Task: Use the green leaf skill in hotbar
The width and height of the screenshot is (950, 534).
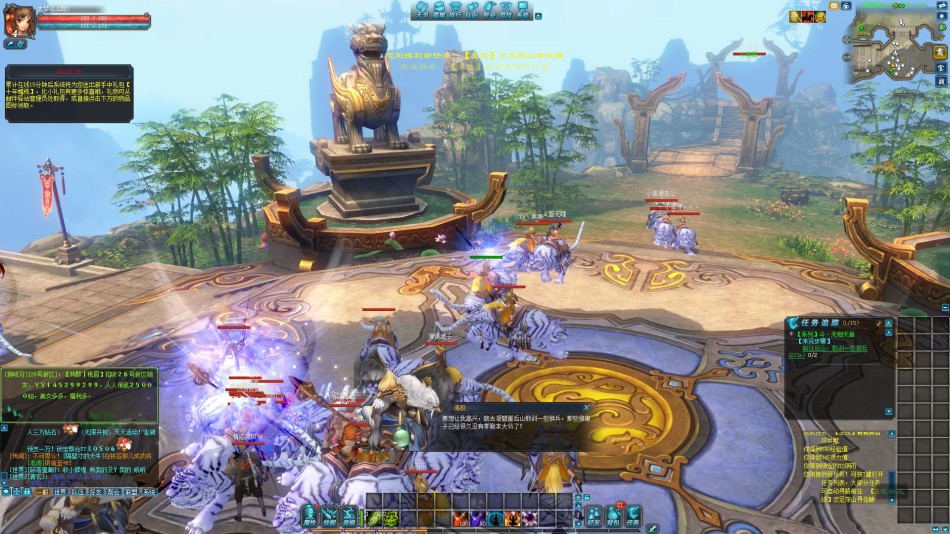Action: [x=374, y=518]
